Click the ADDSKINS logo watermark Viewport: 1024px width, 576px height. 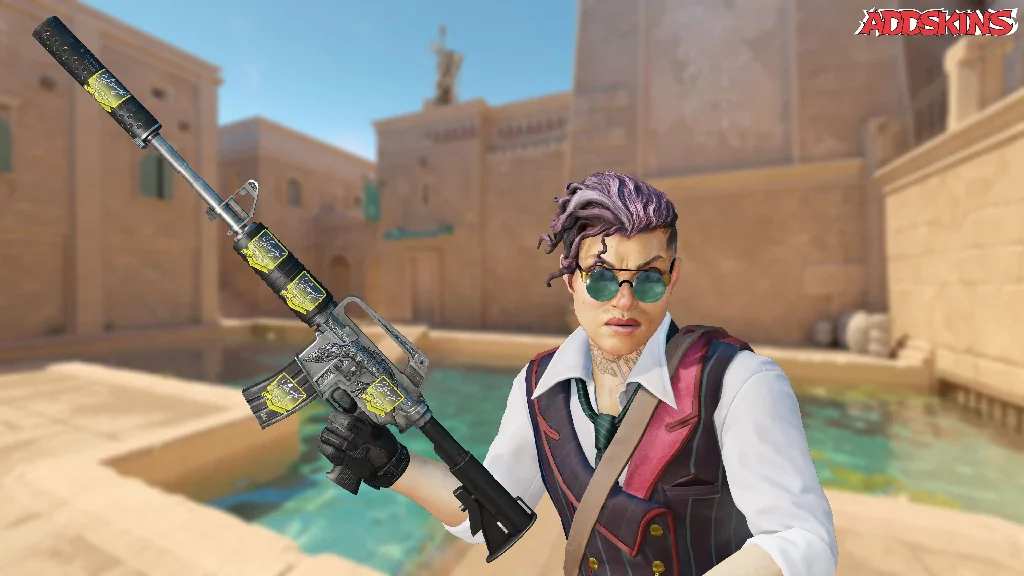click(x=936, y=23)
